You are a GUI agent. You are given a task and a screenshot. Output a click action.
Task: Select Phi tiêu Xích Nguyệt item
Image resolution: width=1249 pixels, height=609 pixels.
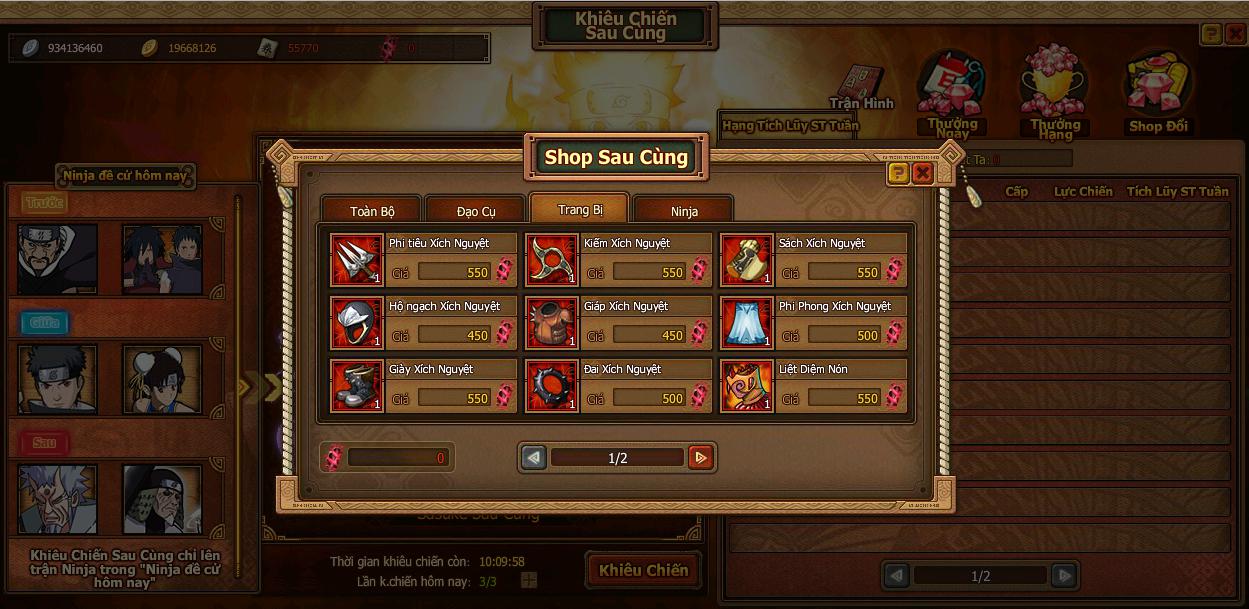[x=357, y=260]
